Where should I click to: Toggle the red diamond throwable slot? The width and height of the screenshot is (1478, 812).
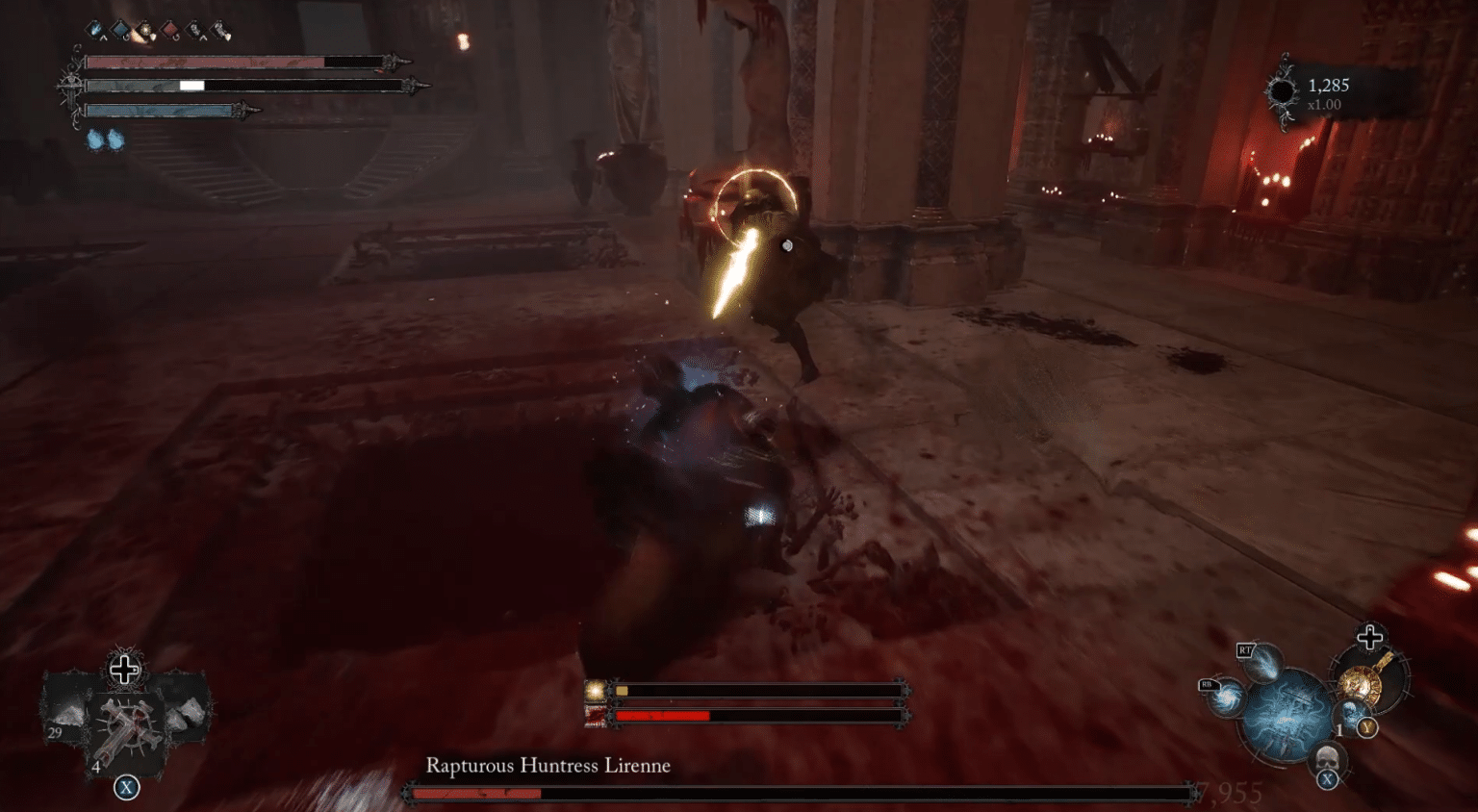[x=169, y=29]
